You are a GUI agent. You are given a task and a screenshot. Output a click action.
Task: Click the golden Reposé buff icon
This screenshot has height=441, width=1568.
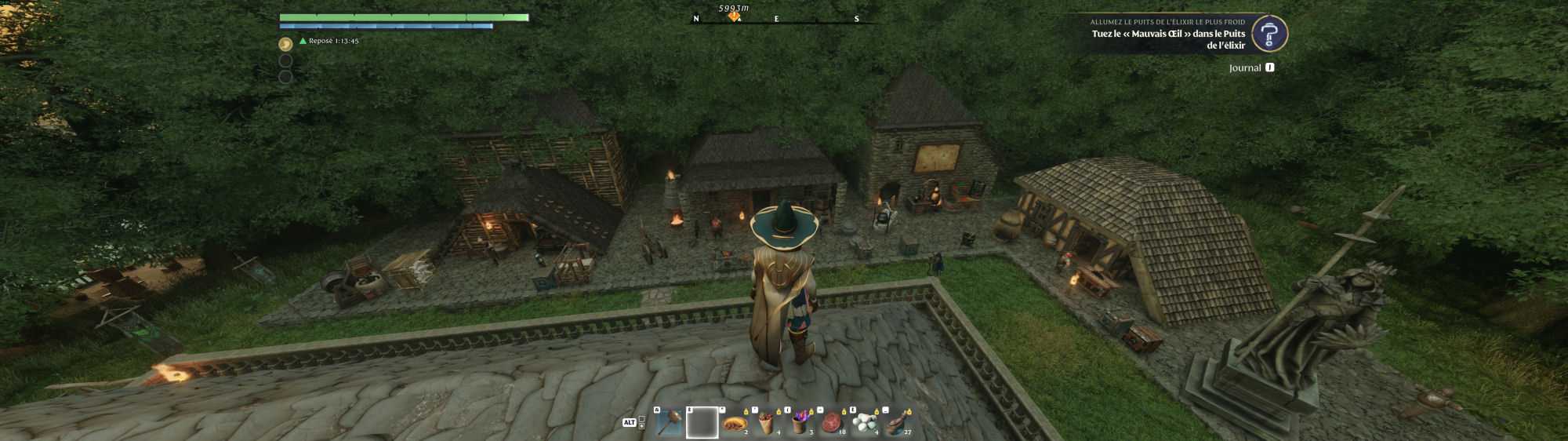tap(286, 44)
